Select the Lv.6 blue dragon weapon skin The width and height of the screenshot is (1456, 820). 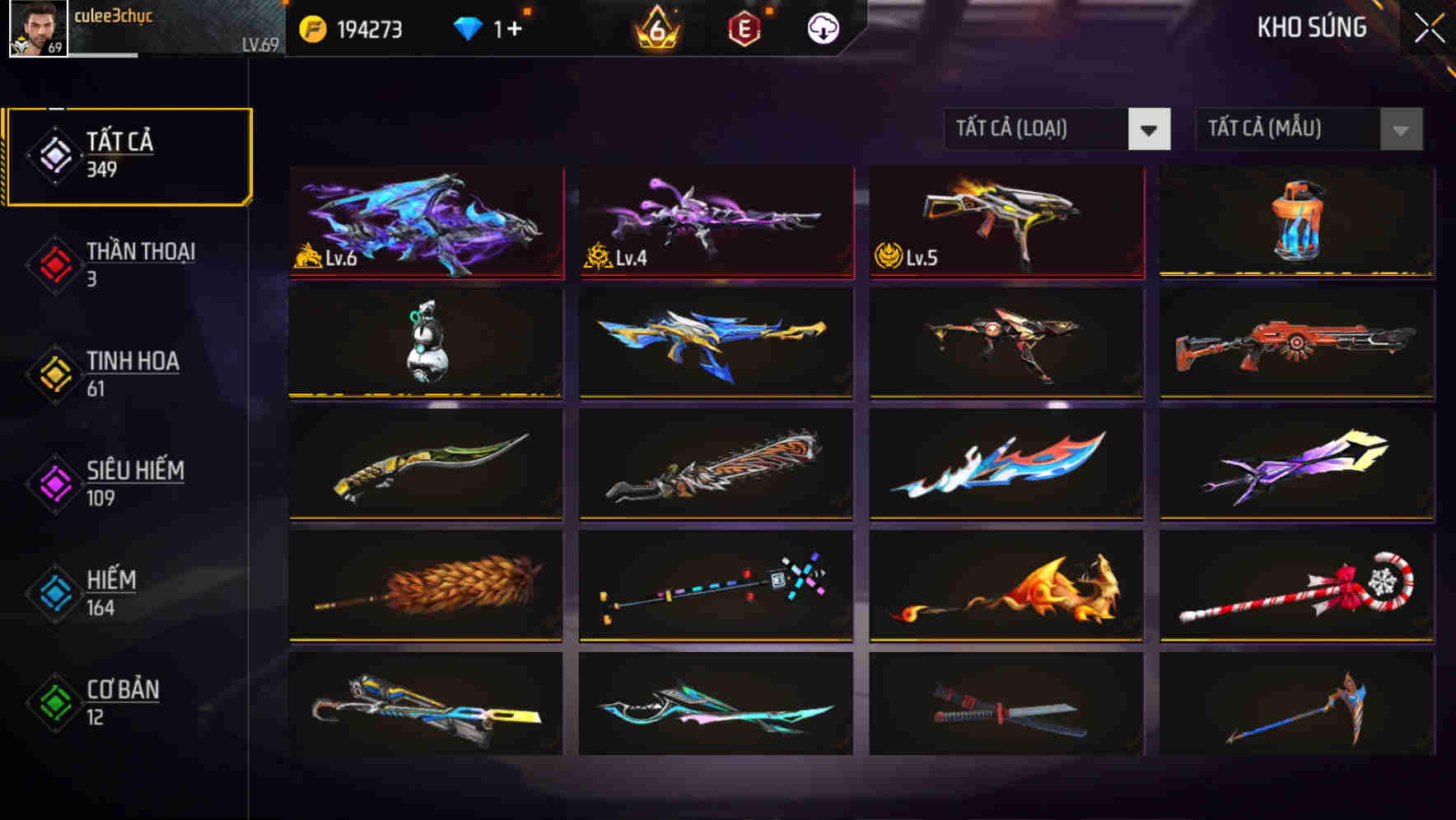coord(425,222)
